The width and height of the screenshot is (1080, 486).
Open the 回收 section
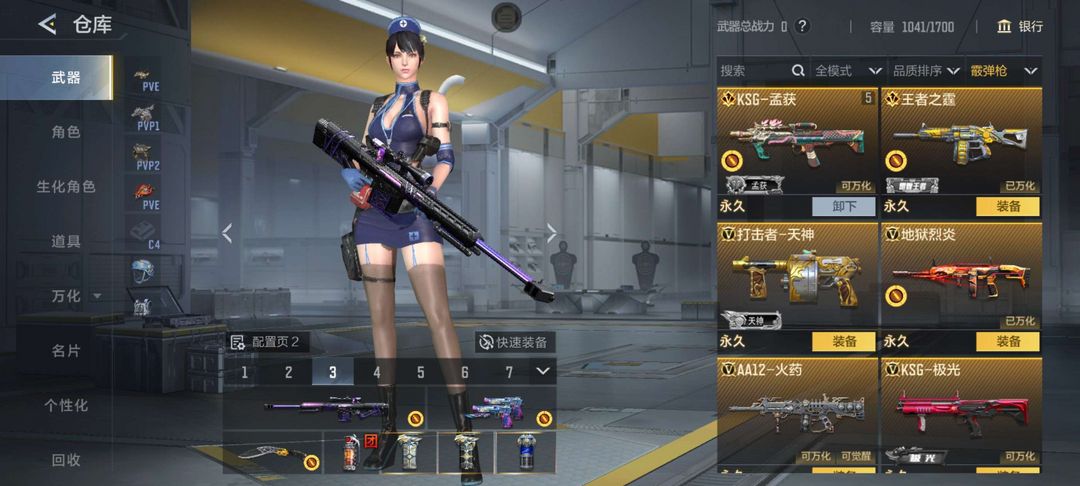coord(66,460)
